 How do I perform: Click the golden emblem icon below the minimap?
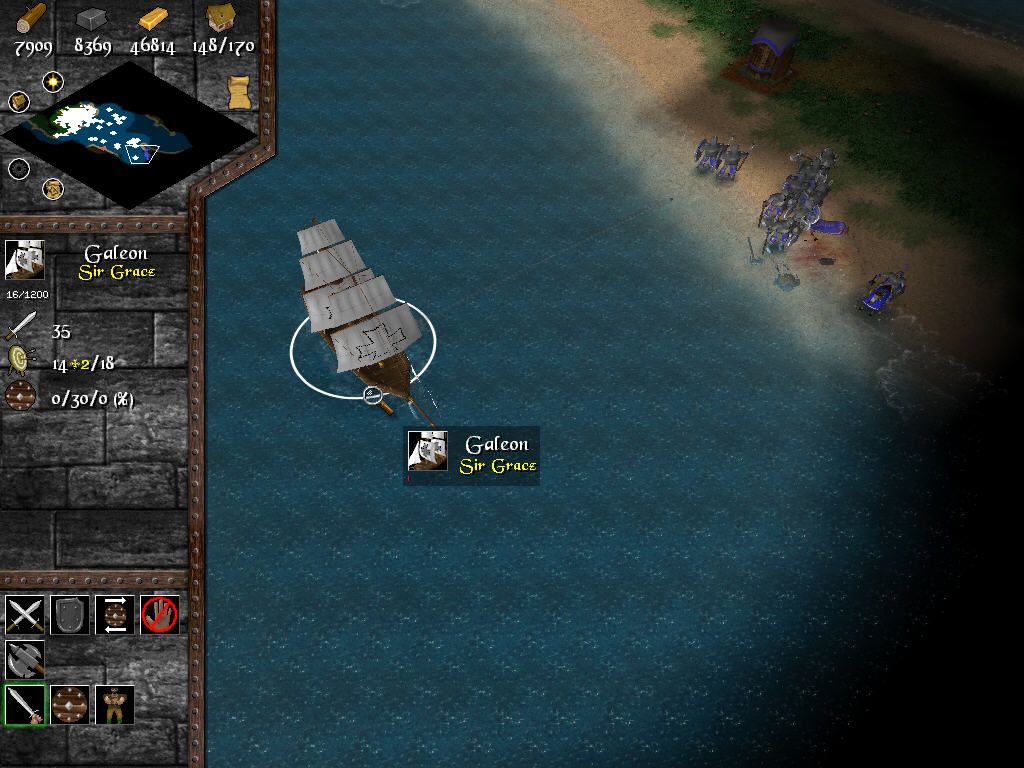pyautogui.click(x=52, y=188)
